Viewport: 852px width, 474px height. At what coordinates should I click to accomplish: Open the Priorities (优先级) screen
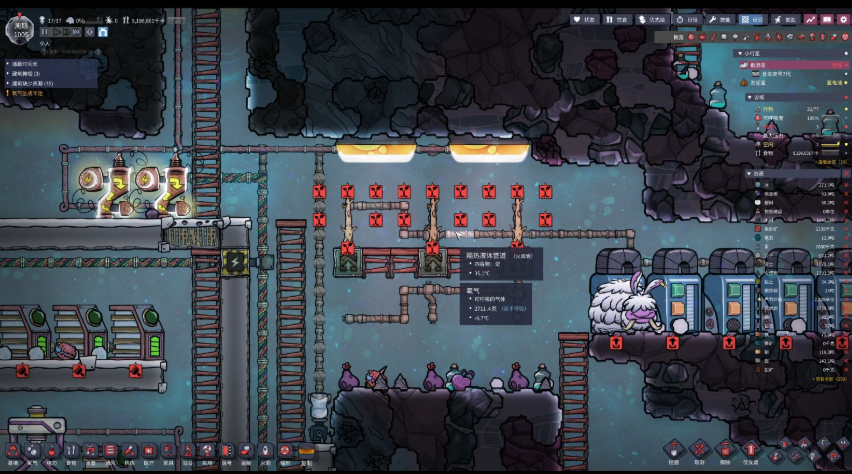(652, 19)
